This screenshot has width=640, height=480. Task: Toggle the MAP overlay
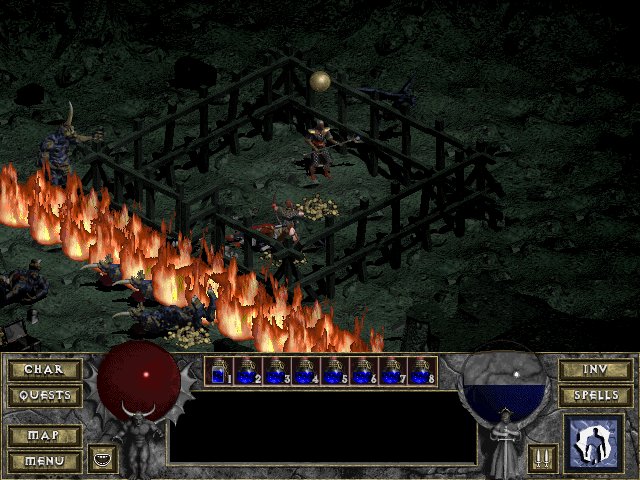click(44, 436)
